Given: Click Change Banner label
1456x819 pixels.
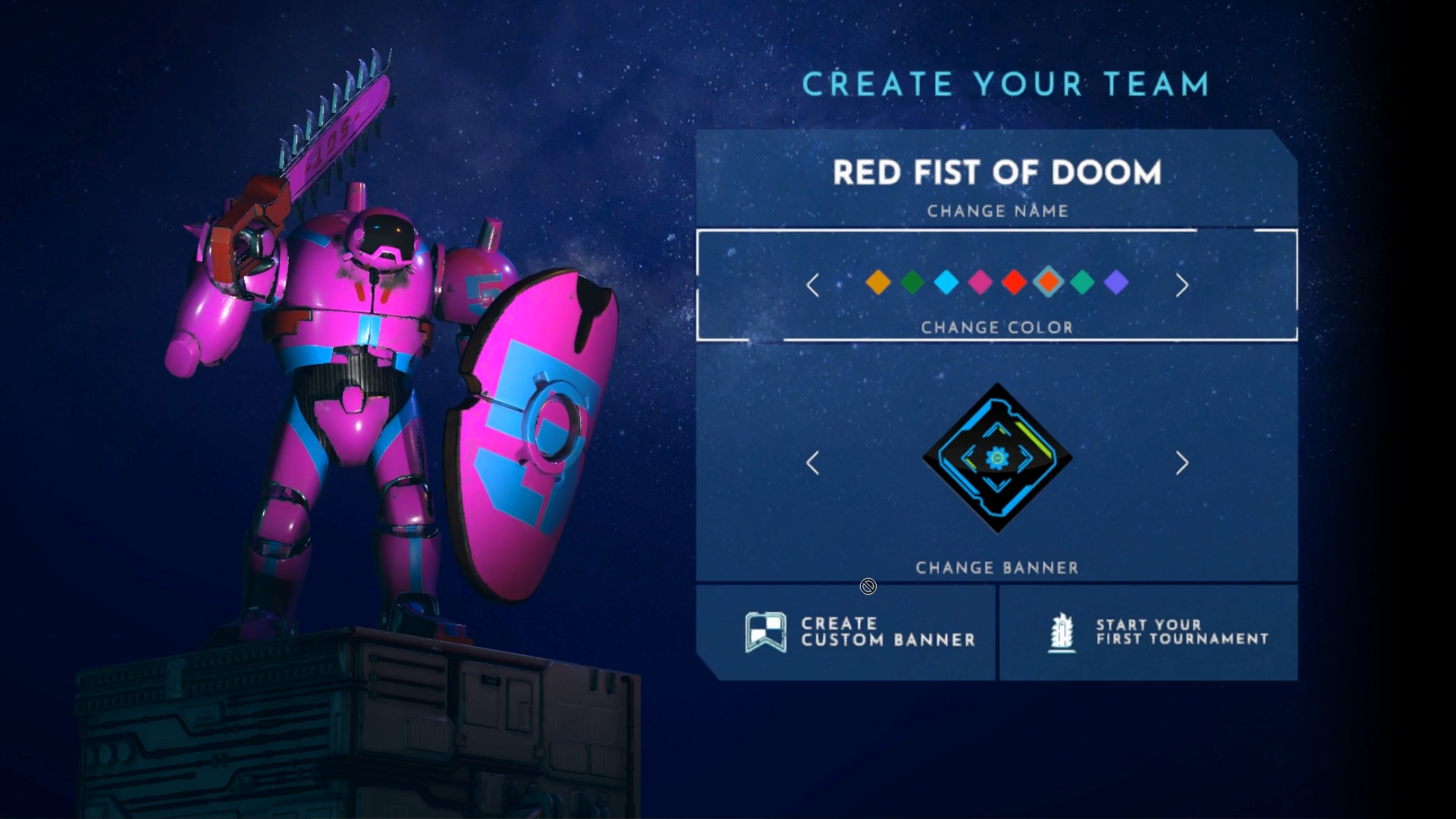Looking at the screenshot, I should (x=996, y=566).
